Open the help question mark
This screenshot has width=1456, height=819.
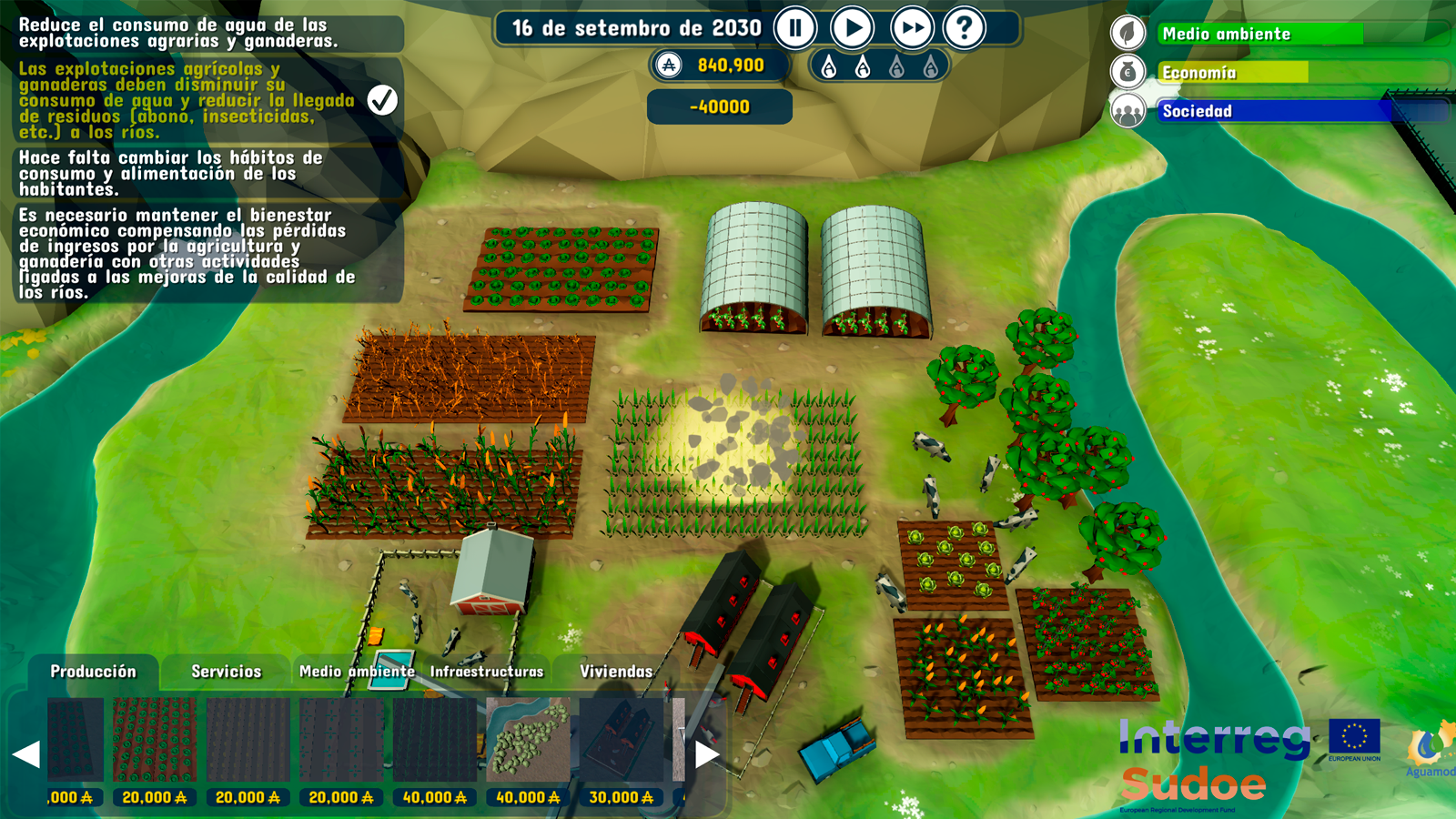click(965, 28)
